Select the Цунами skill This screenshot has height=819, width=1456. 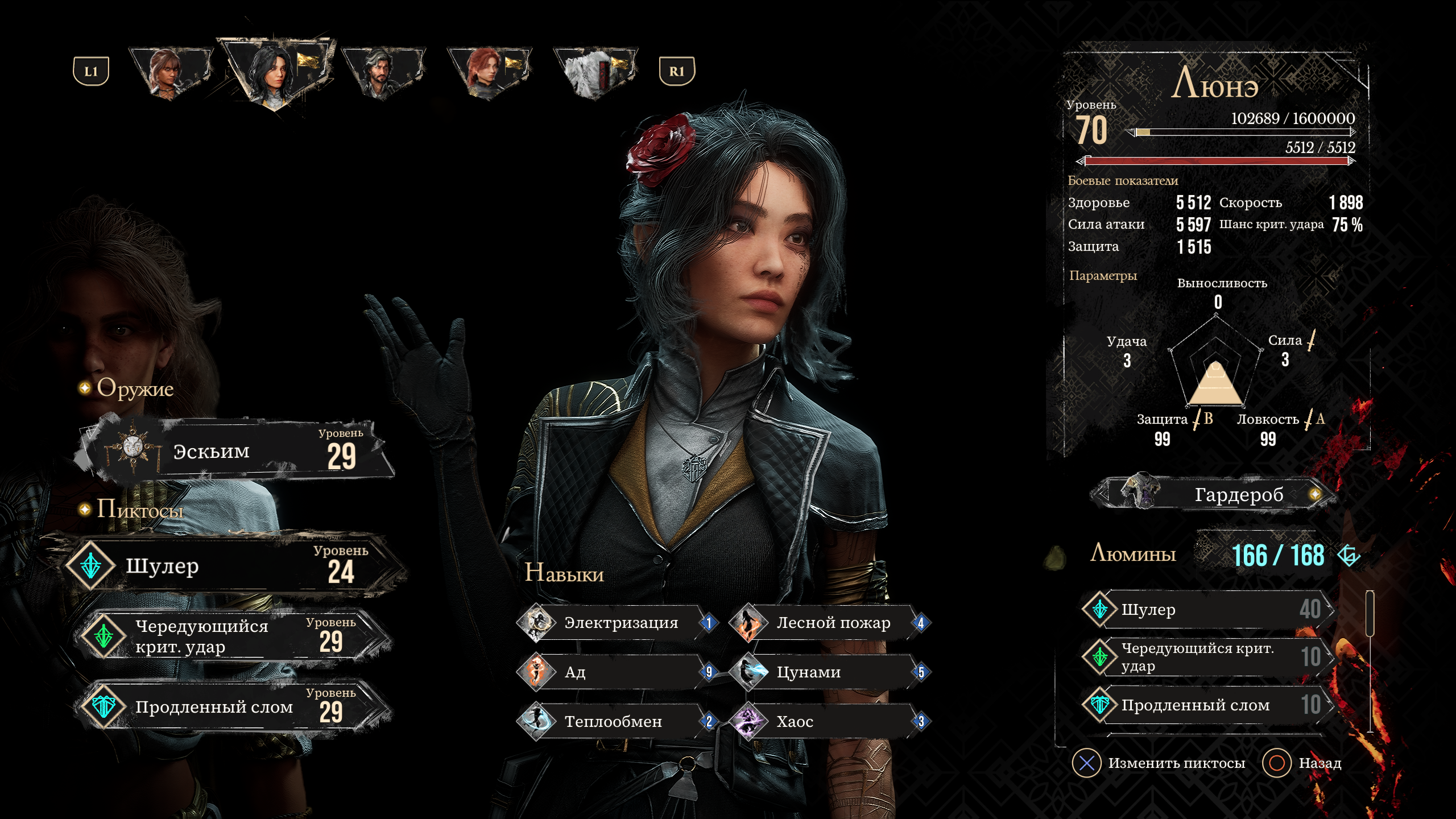(830, 672)
